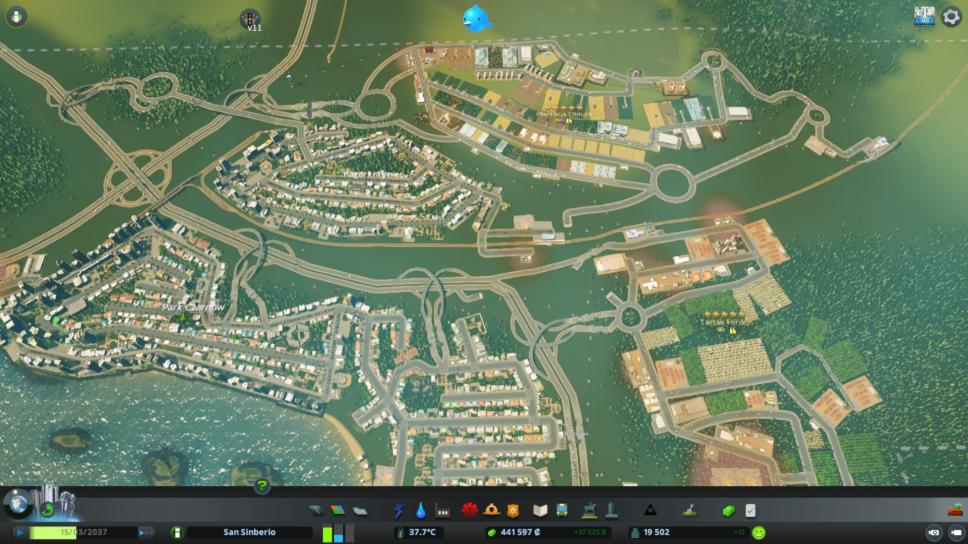The height and width of the screenshot is (544, 968).
Task: Open the Electricity build menu
Action: (x=400, y=510)
